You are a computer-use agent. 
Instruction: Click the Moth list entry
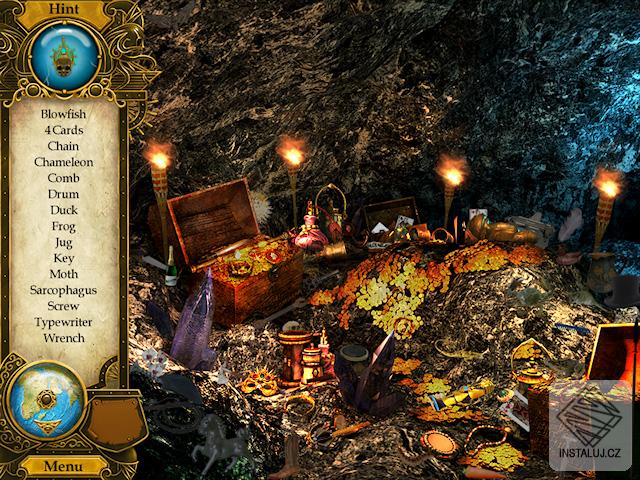[64, 274]
